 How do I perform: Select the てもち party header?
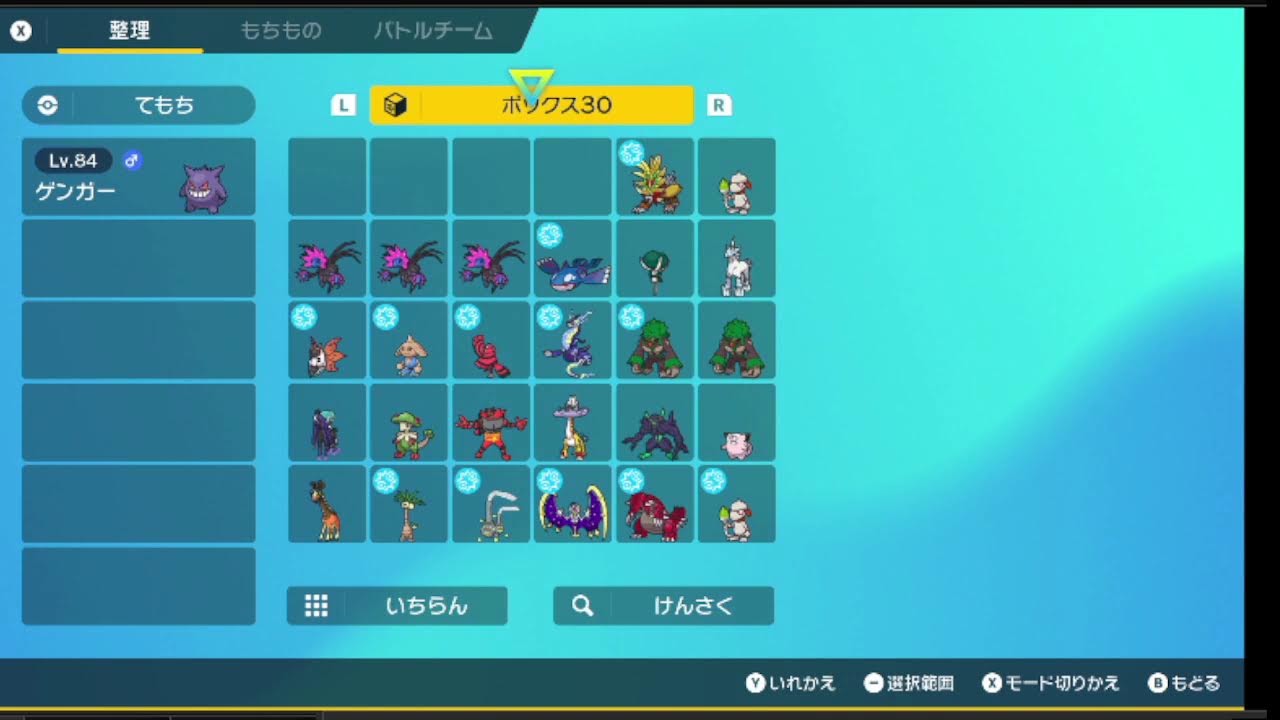coord(139,105)
